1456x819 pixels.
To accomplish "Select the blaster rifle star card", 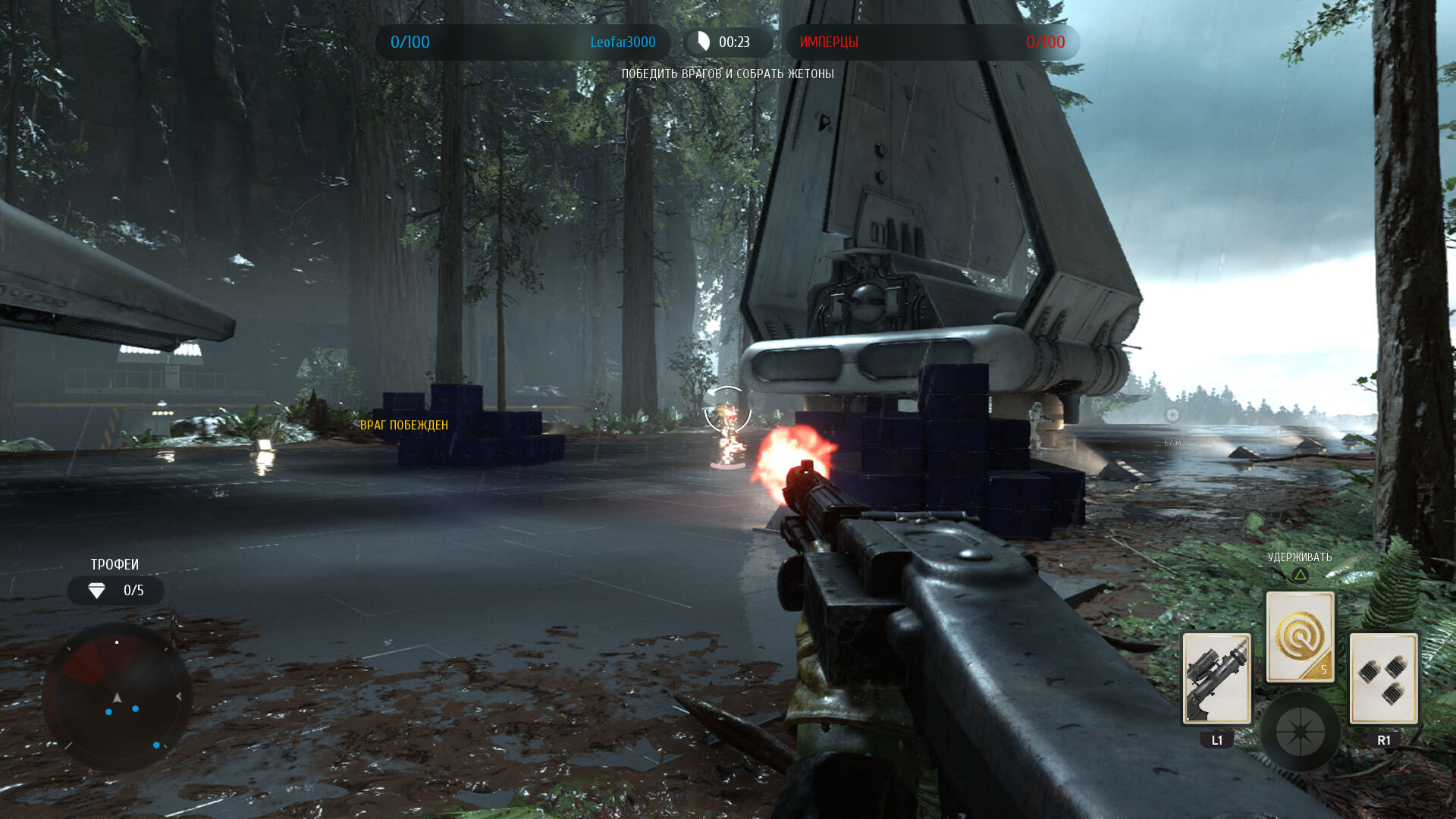I will point(1216,679).
